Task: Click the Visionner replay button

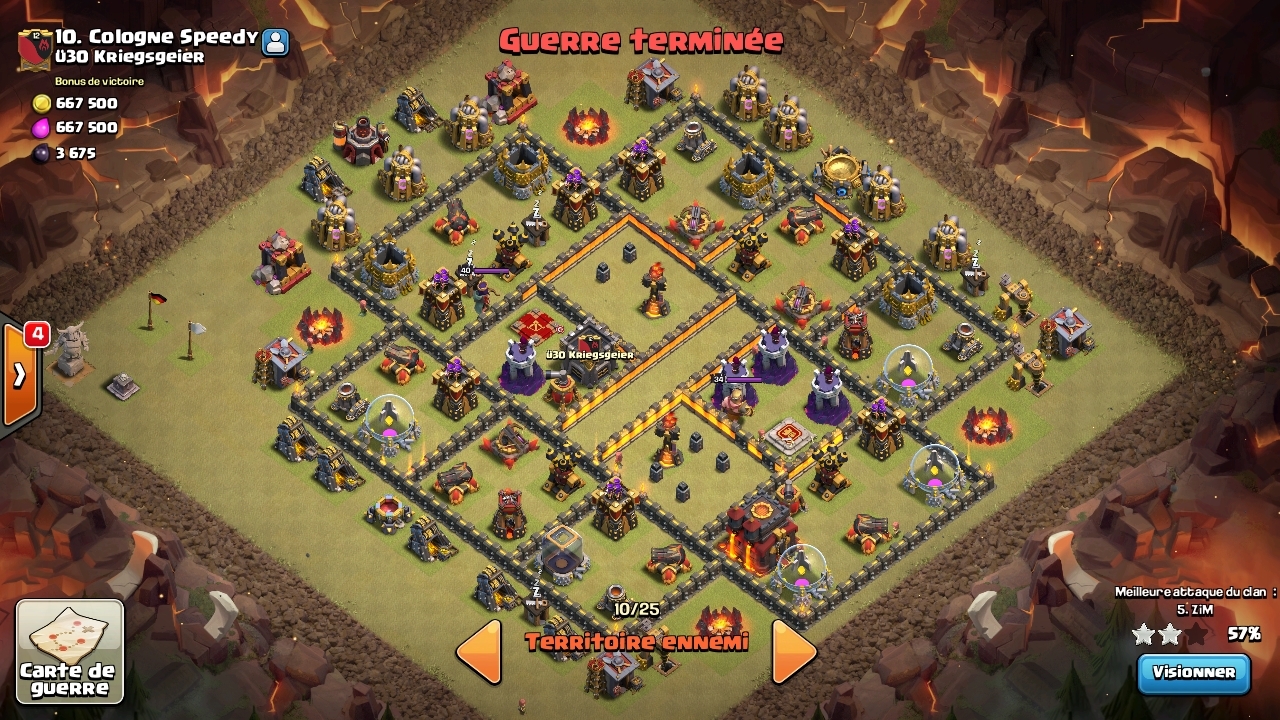Action: point(1194,672)
